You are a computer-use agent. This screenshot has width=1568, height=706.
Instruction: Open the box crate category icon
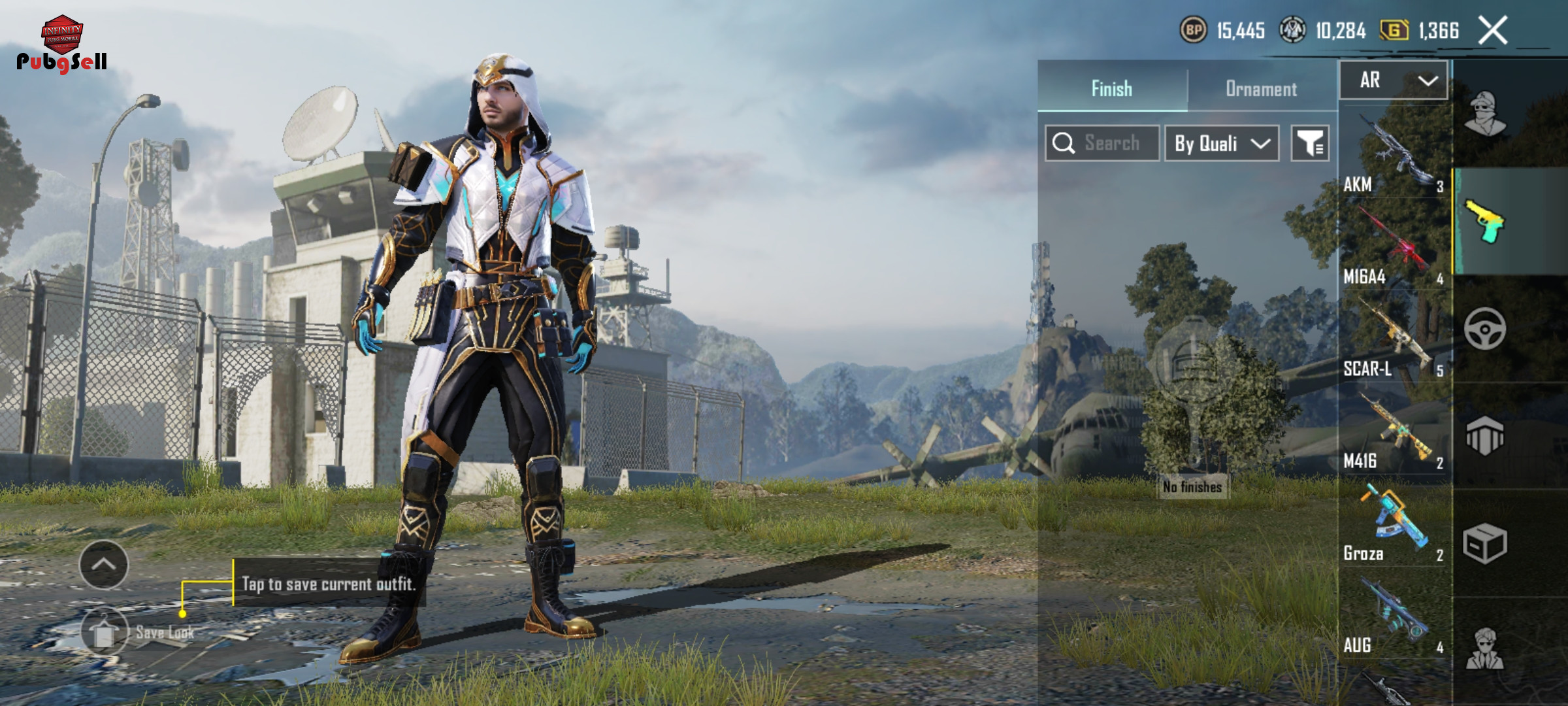[1484, 543]
